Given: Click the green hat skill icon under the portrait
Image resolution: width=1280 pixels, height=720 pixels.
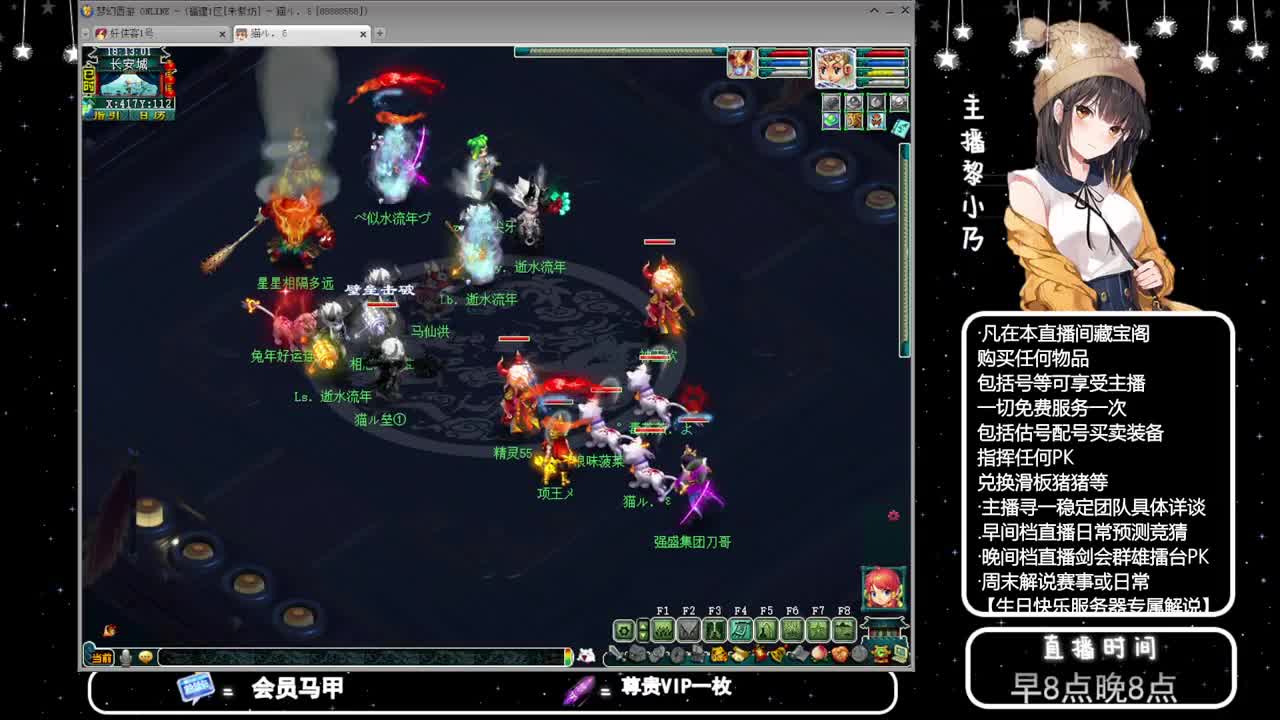Looking at the screenshot, I should 831,120.
